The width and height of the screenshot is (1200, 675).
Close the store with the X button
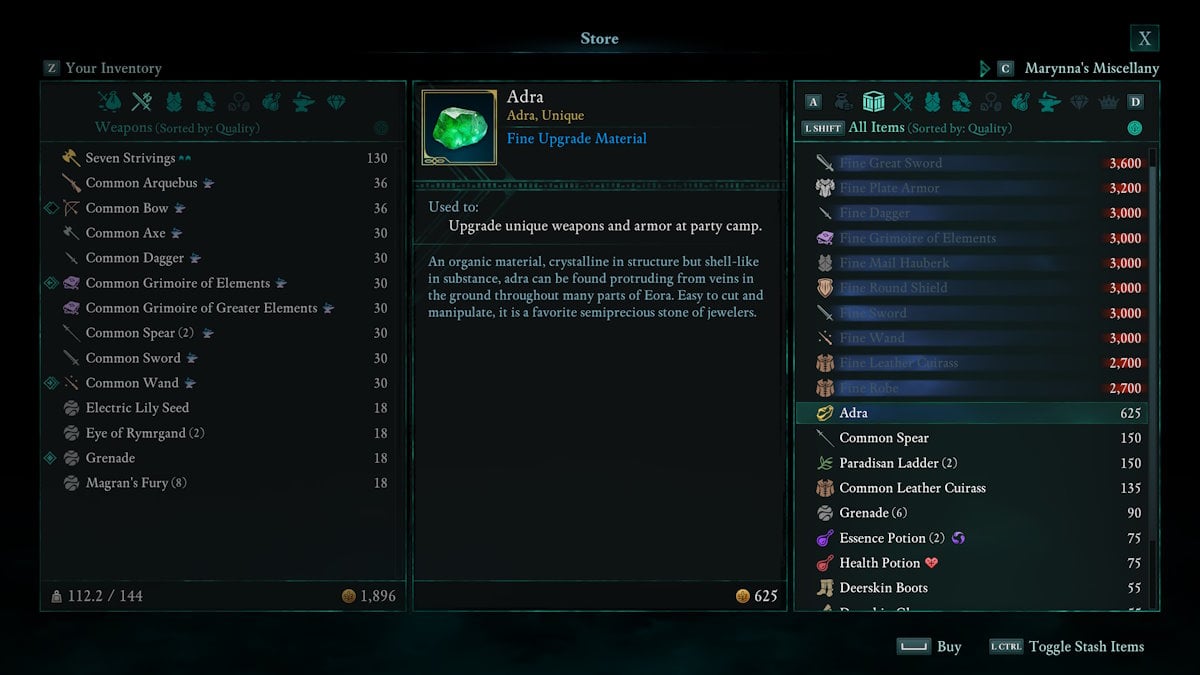pos(1144,39)
